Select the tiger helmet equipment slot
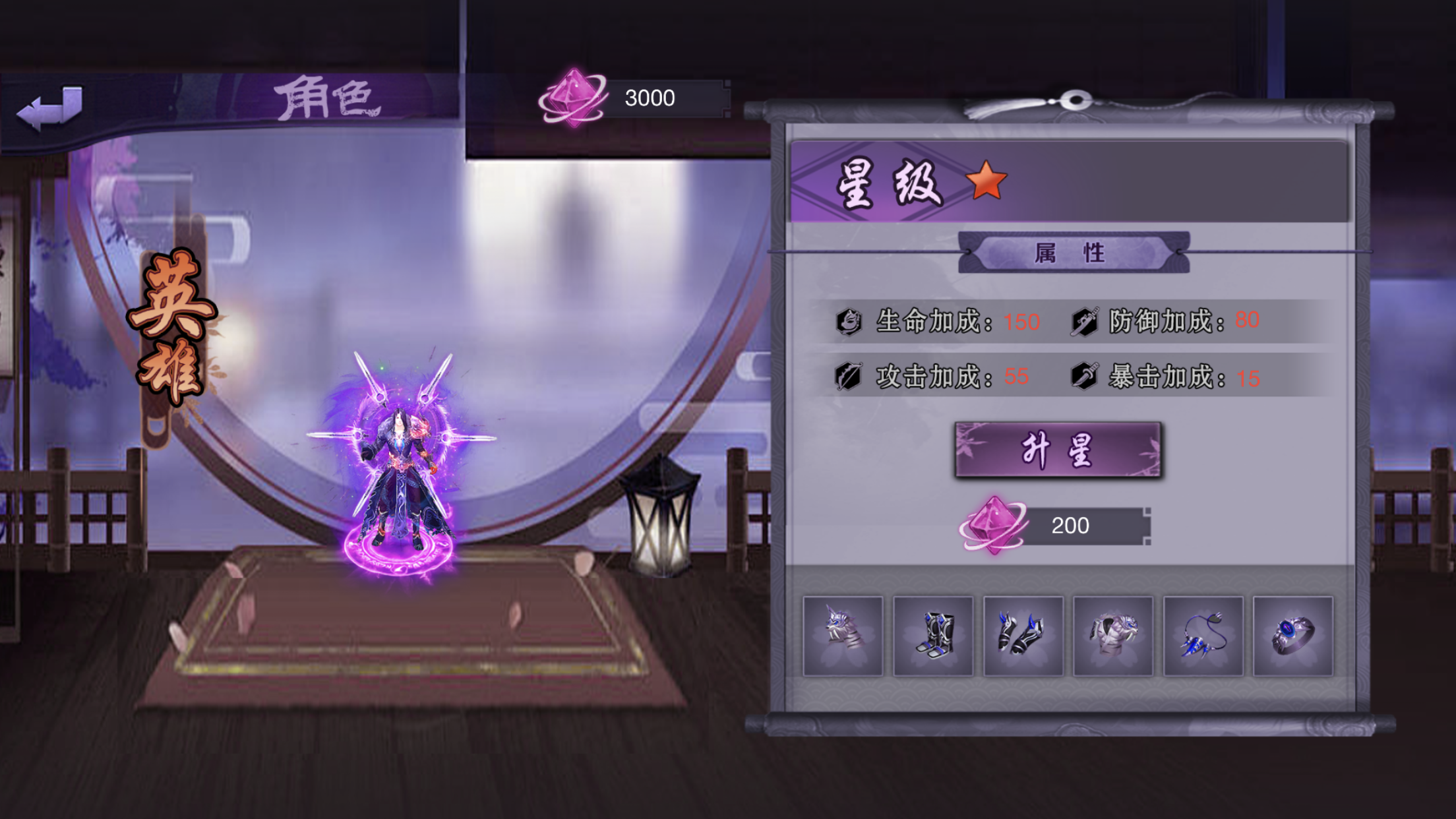Image resolution: width=1456 pixels, height=819 pixels. pyautogui.click(x=842, y=636)
